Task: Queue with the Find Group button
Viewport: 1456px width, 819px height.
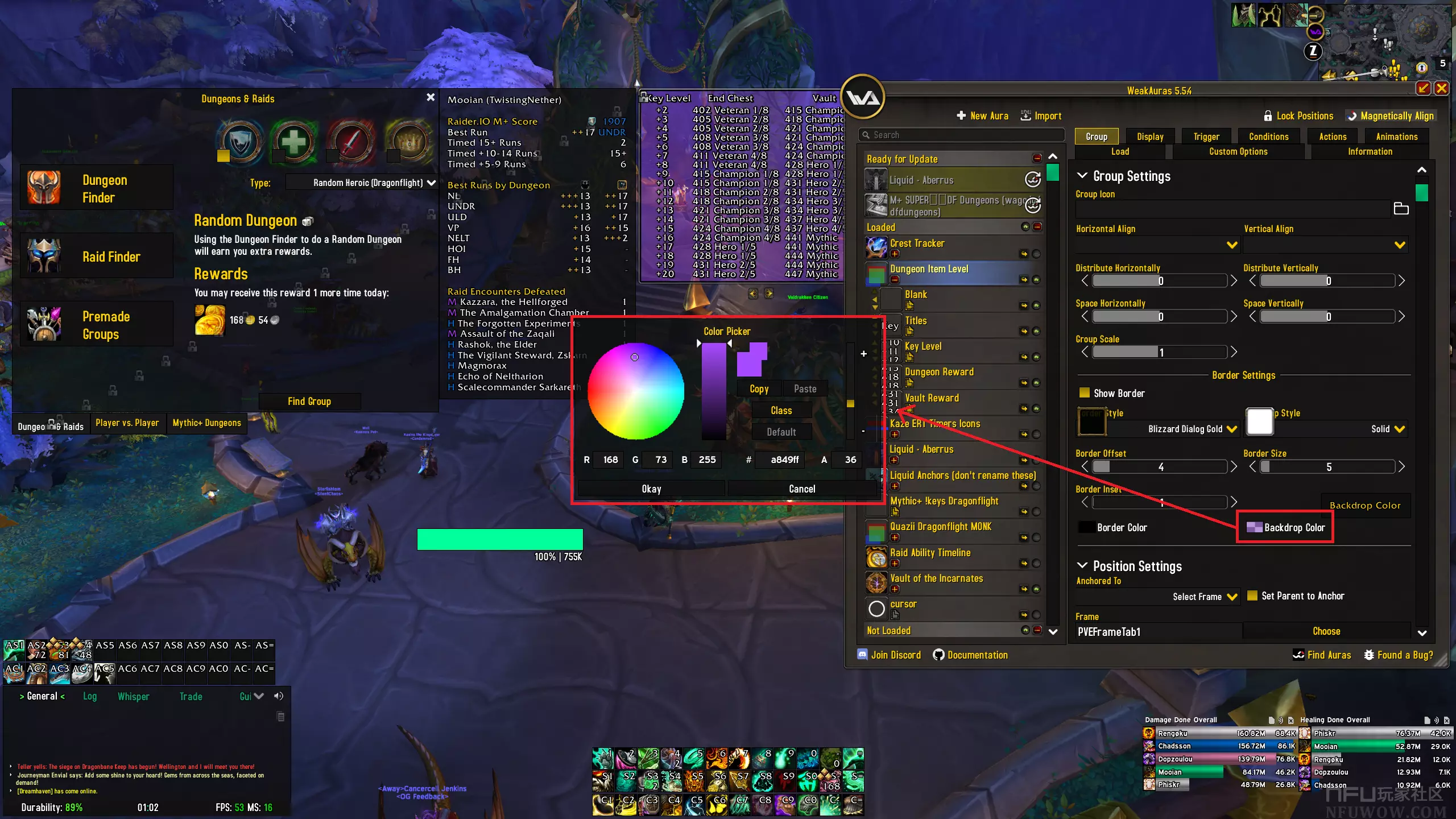Action: [309, 402]
